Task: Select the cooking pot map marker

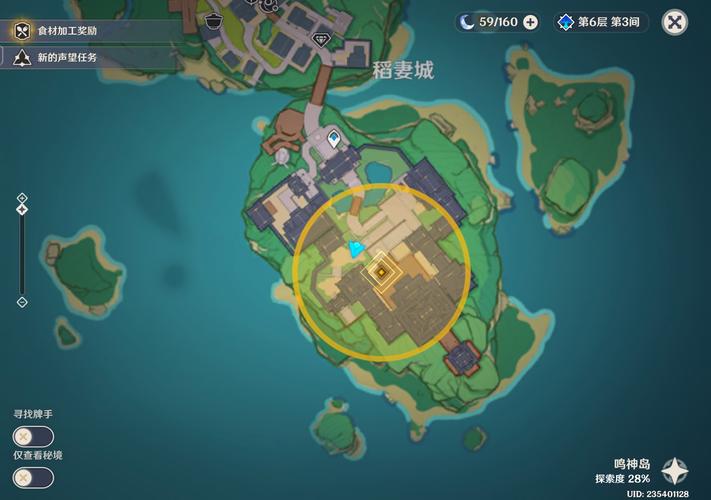Action: [x=213, y=20]
